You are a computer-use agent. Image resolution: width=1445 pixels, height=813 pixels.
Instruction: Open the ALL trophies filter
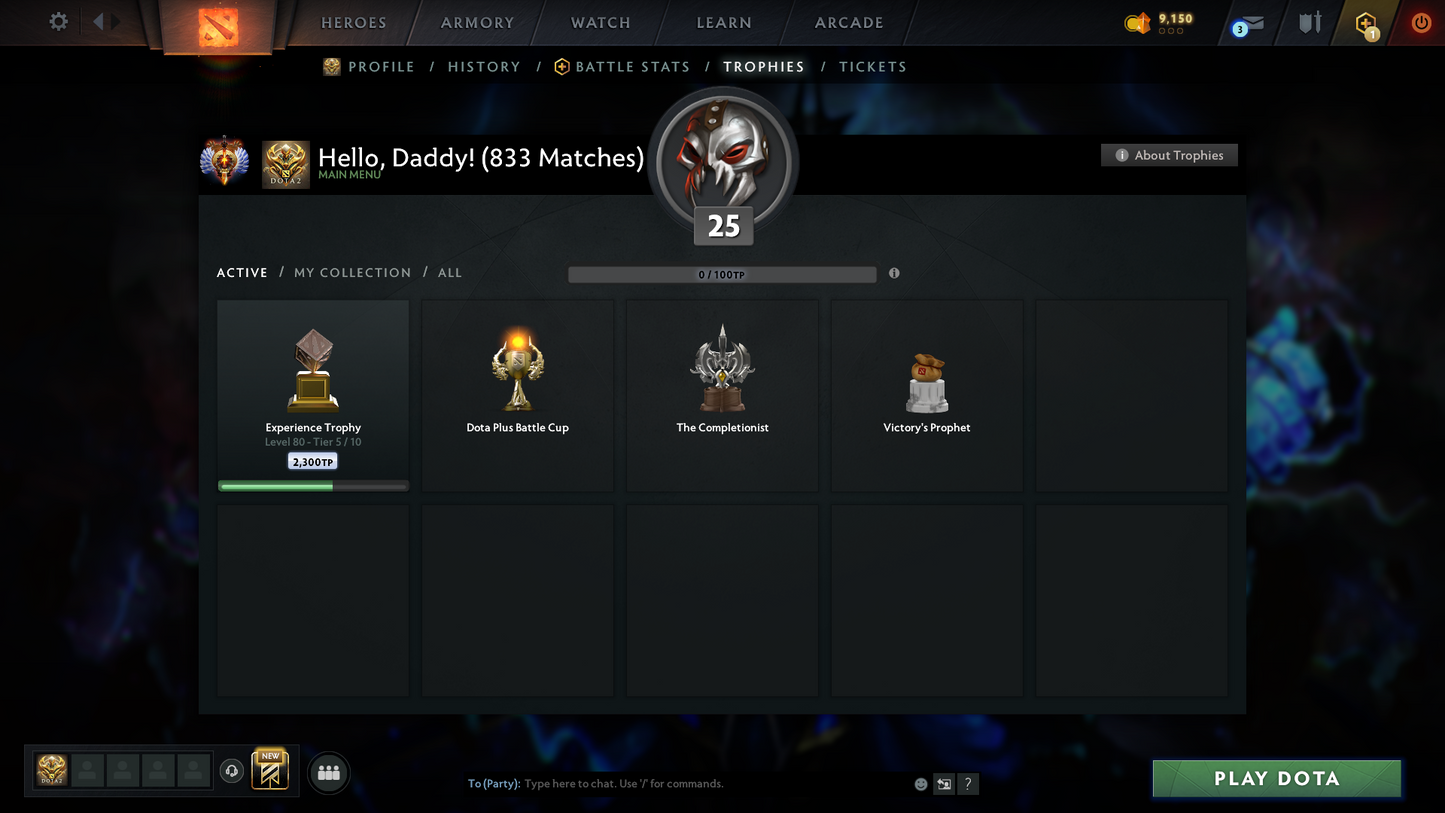tap(449, 272)
